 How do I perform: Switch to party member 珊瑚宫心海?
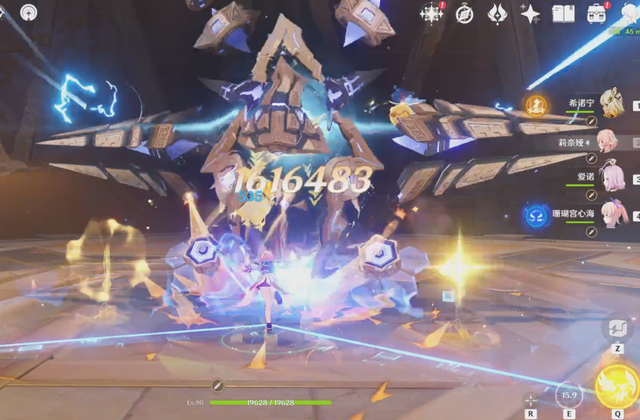610,212
